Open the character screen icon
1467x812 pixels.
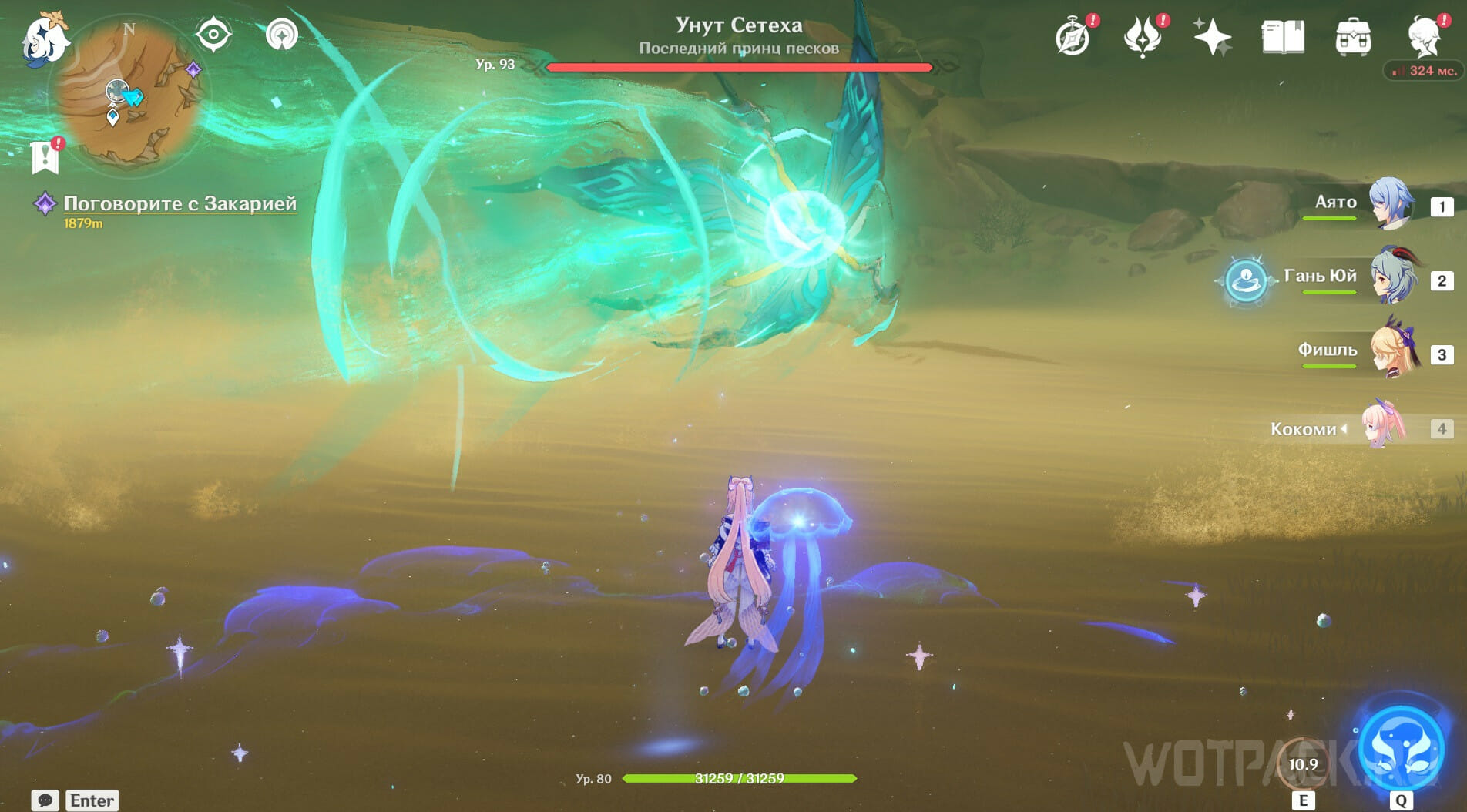tap(1423, 37)
